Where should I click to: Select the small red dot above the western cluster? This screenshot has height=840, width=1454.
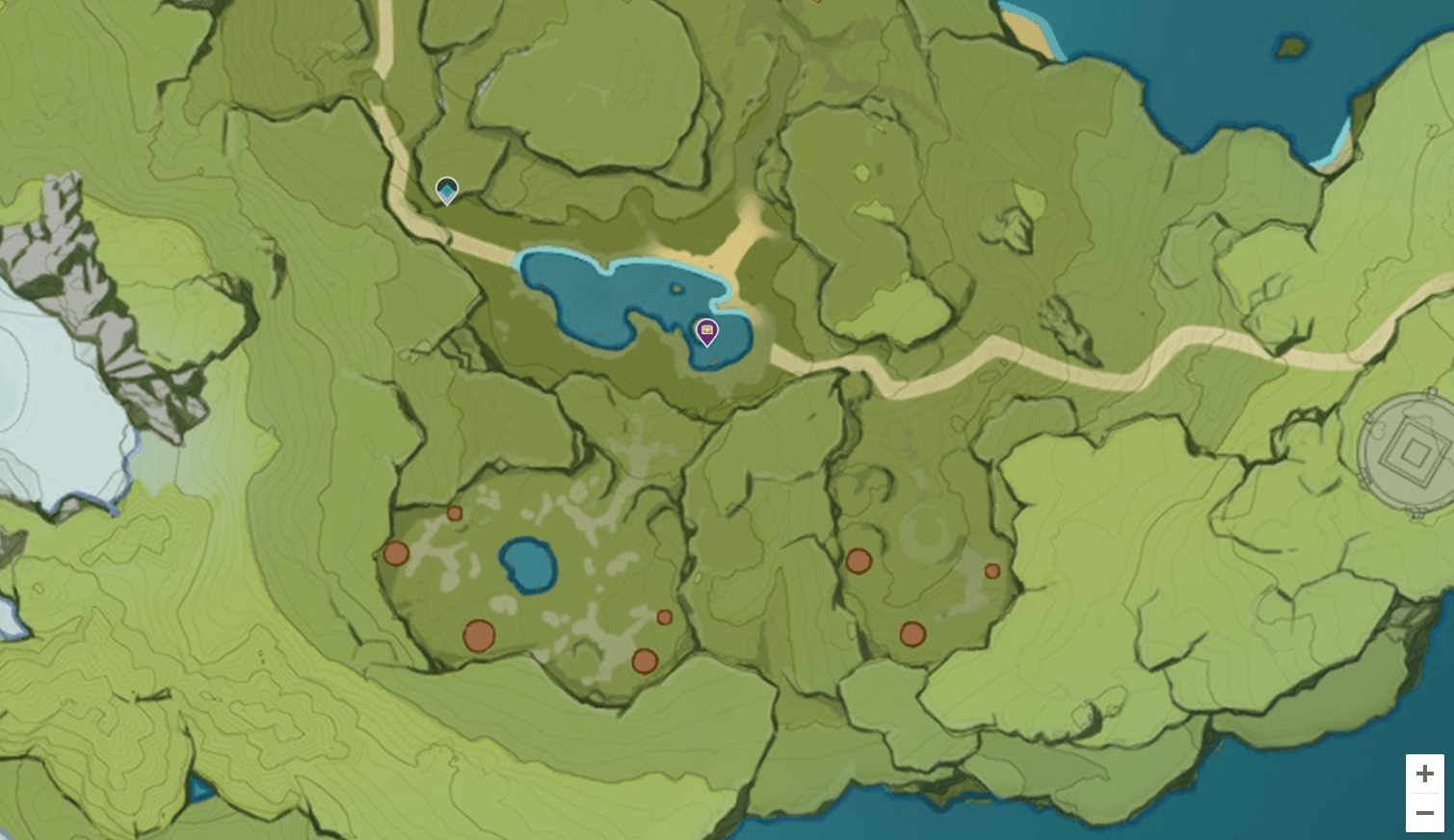point(454,513)
